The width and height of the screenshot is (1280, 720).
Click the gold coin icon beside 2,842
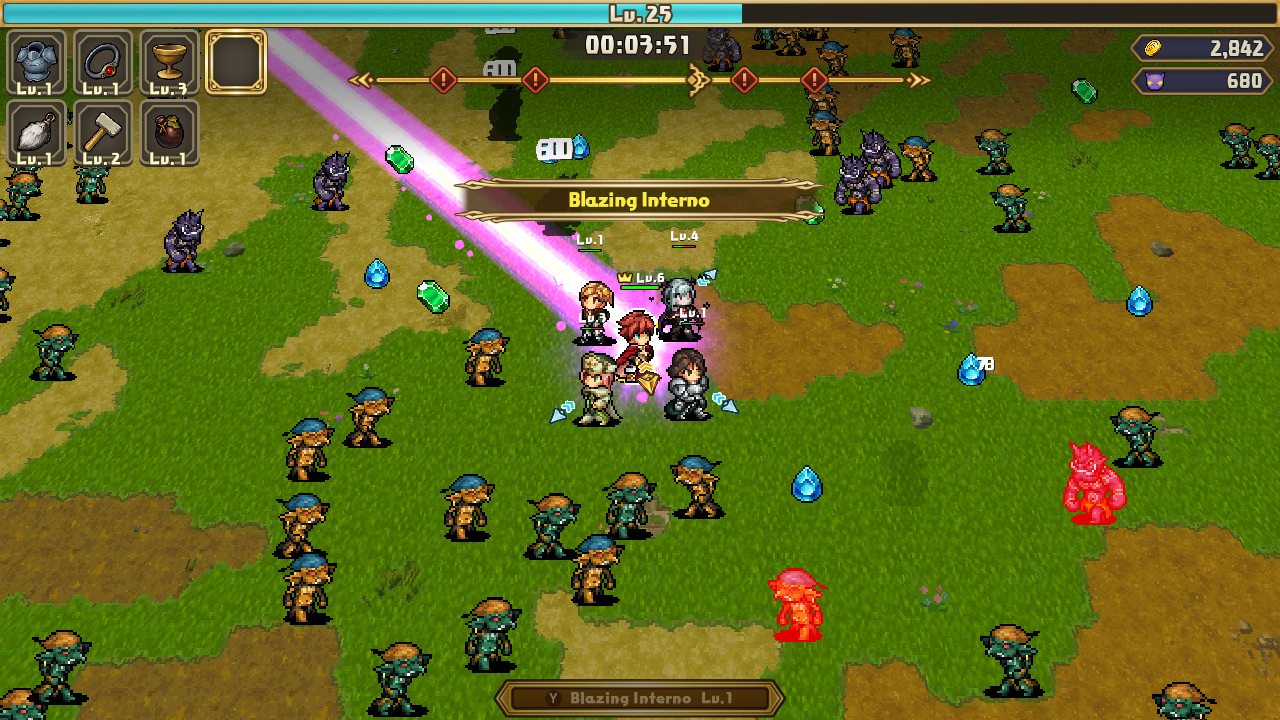click(1152, 46)
